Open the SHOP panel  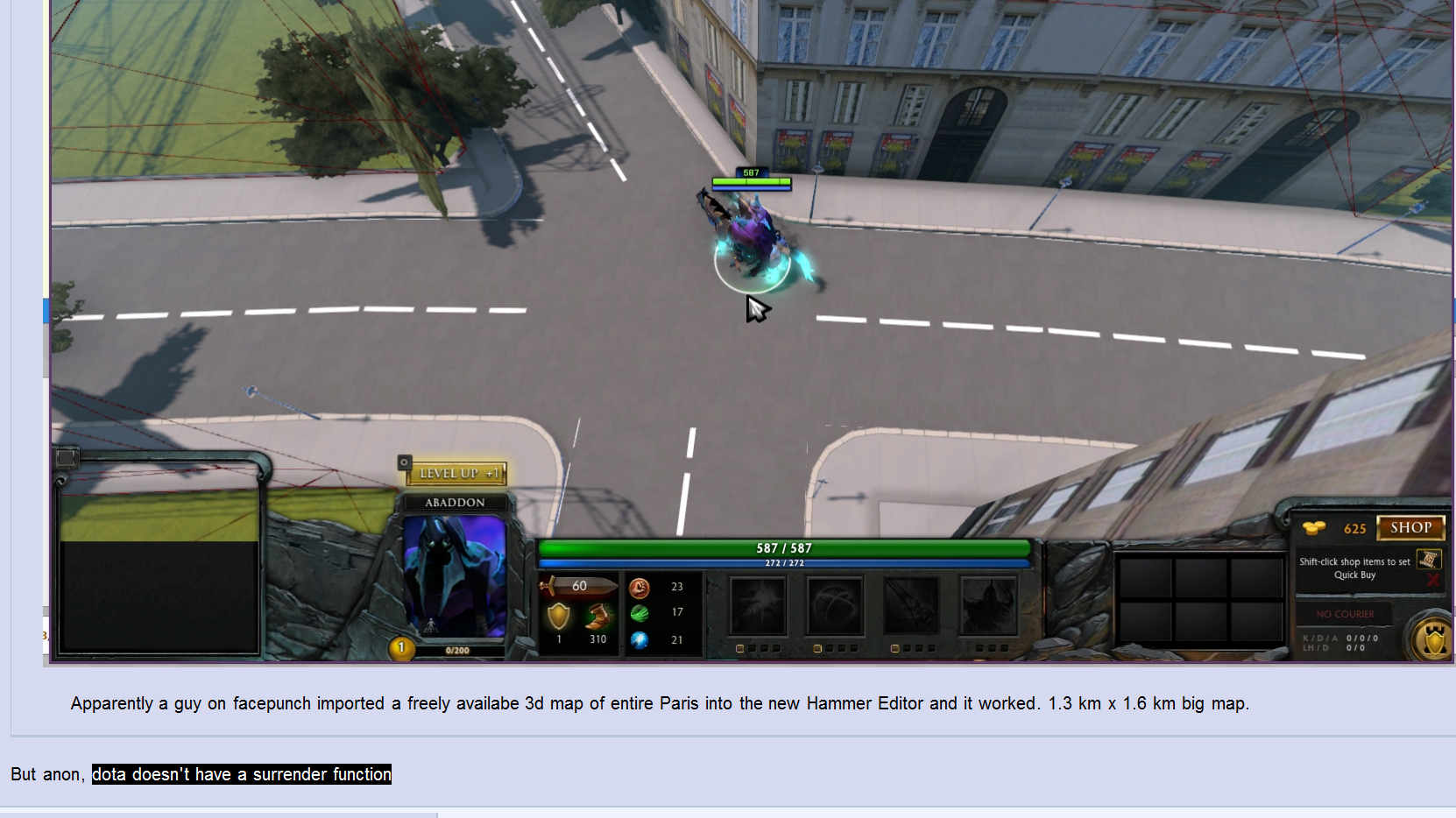tap(1410, 528)
